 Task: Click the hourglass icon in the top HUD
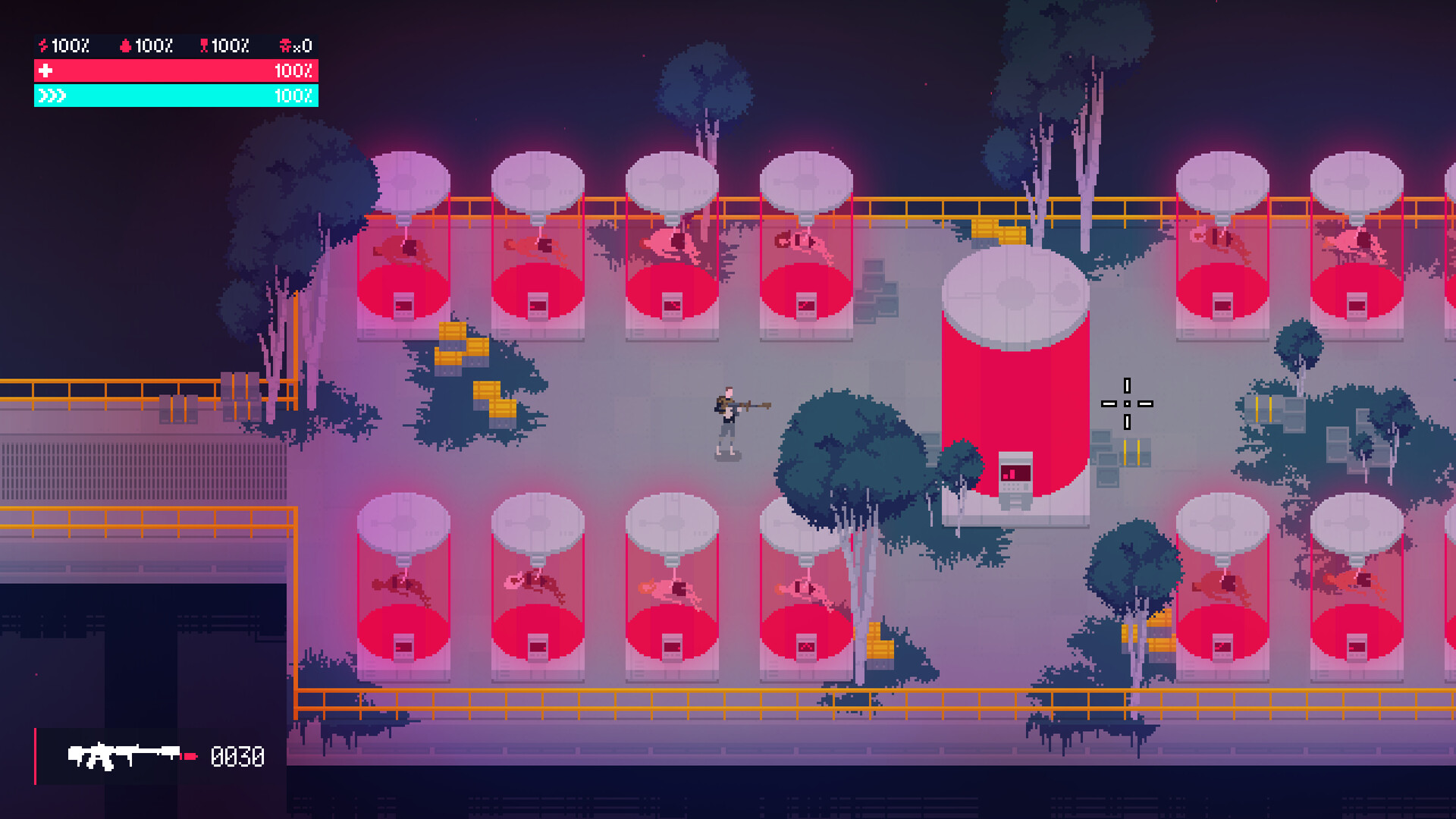(x=205, y=45)
